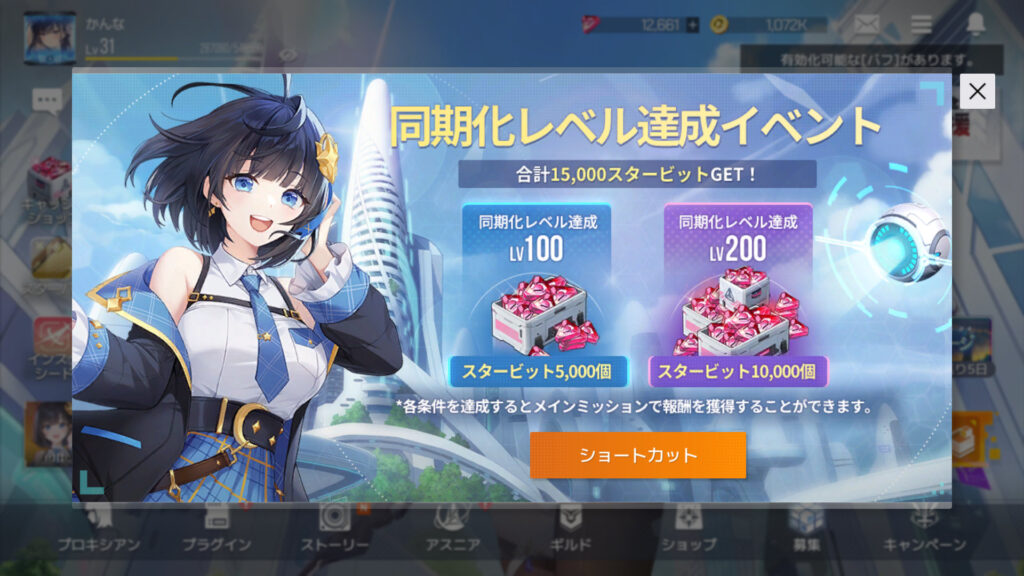Image resolution: width=1024 pixels, height=576 pixels.
Task: Go to the ストーリー section
Action: [335, 528]
